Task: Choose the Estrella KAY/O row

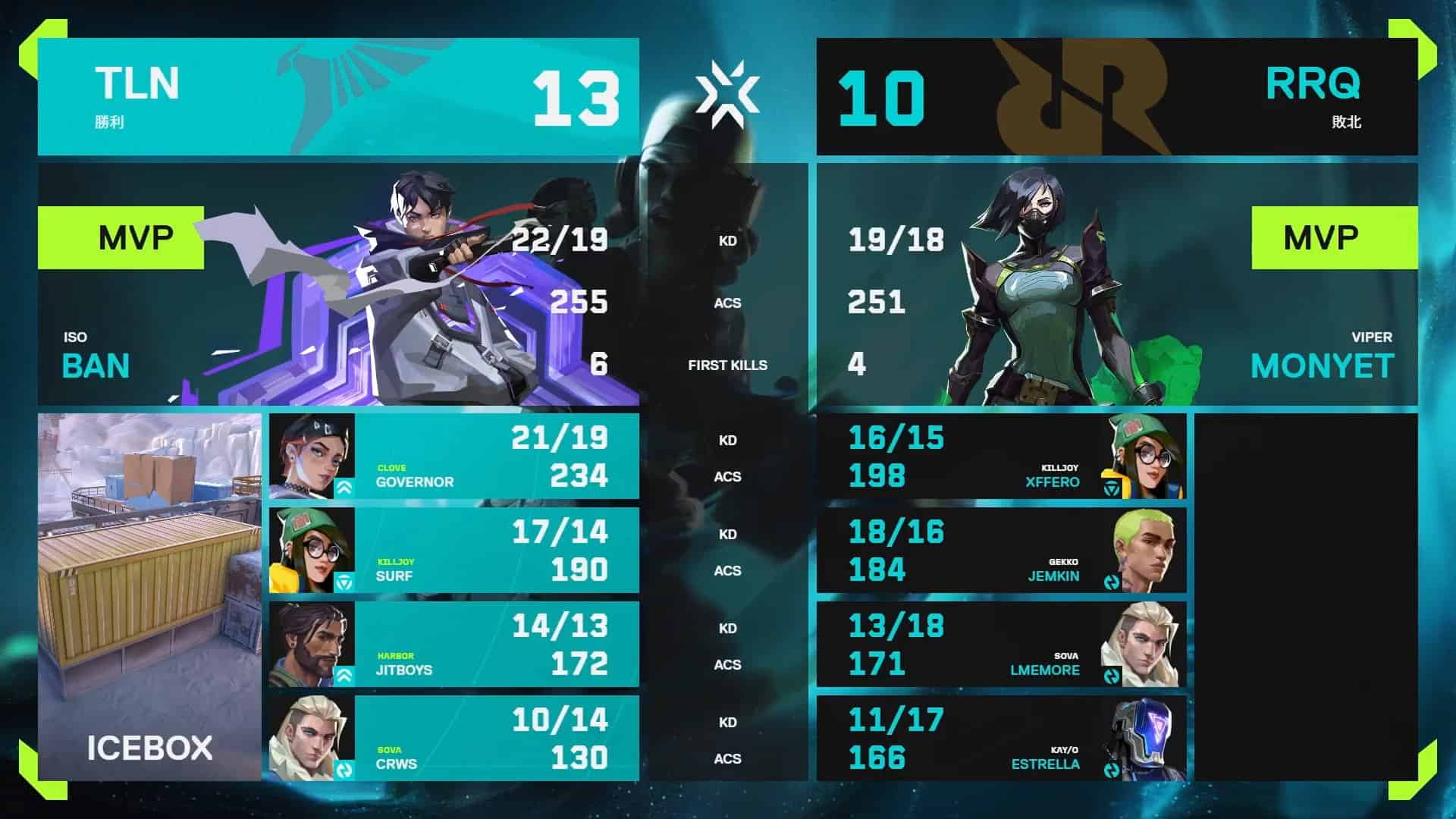Action: click(1001, 739)
